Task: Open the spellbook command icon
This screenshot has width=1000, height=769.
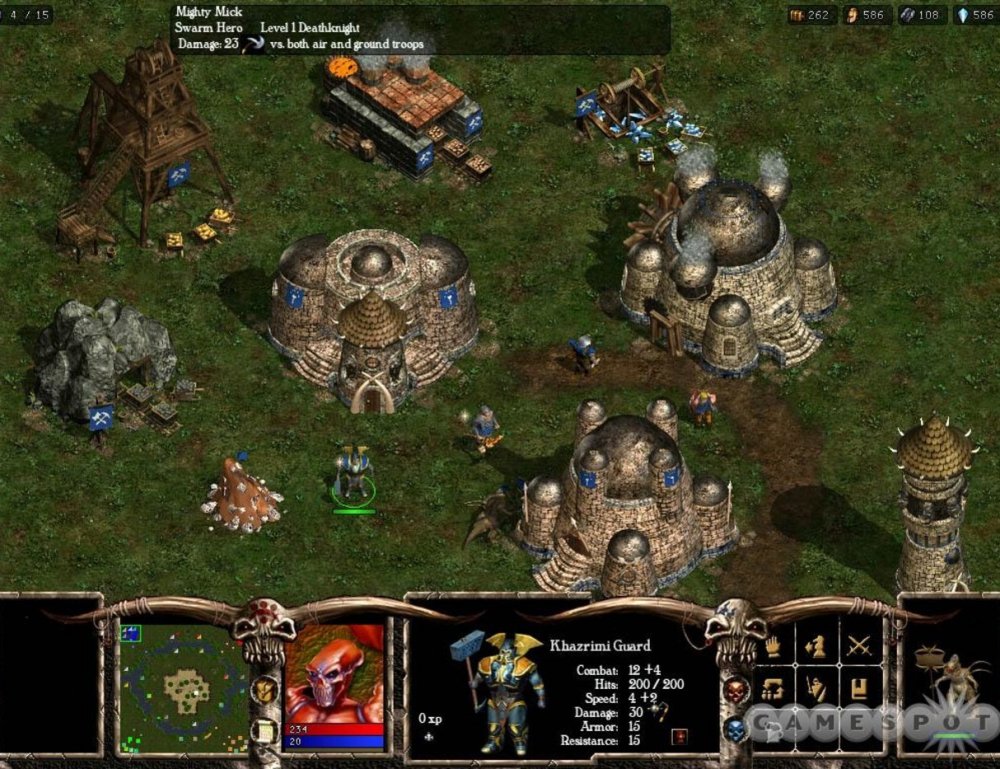Action: [859, 689]
